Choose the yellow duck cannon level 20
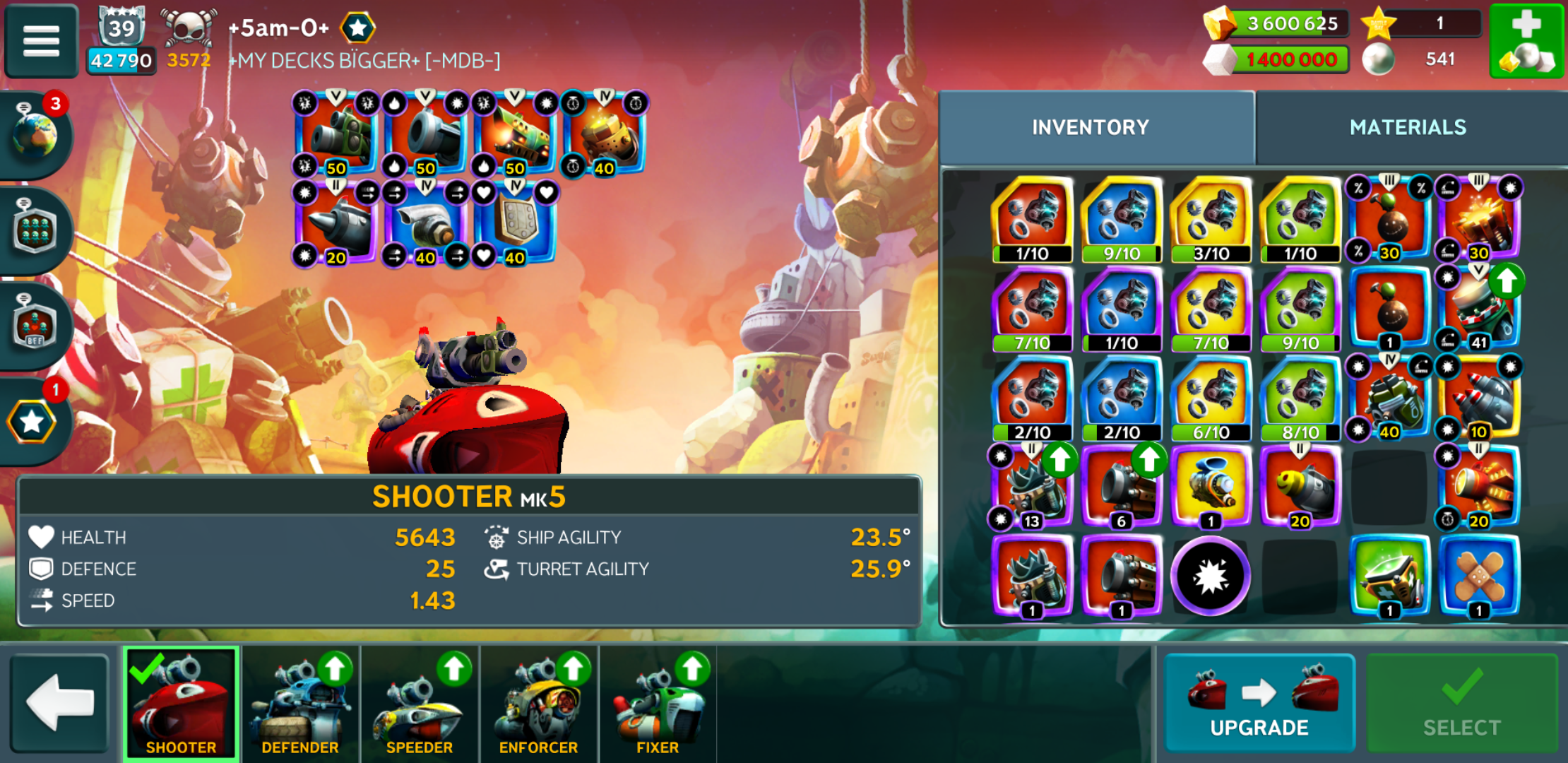This screenshot has width=1568, height=763. [x=1300, y=487]
